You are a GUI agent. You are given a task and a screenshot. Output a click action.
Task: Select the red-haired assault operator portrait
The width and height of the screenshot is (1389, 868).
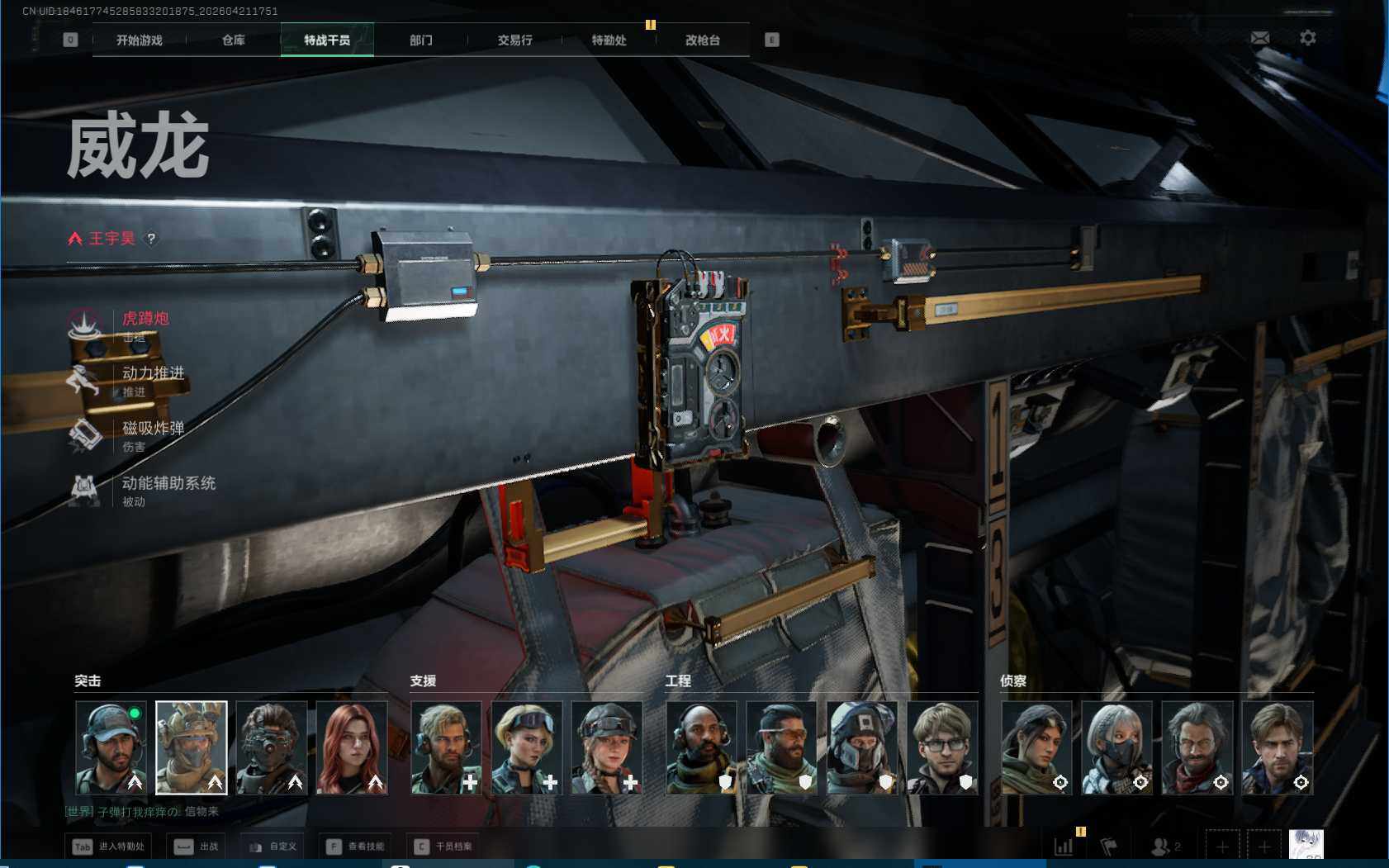pyautogui.click(x=352, y=747)
